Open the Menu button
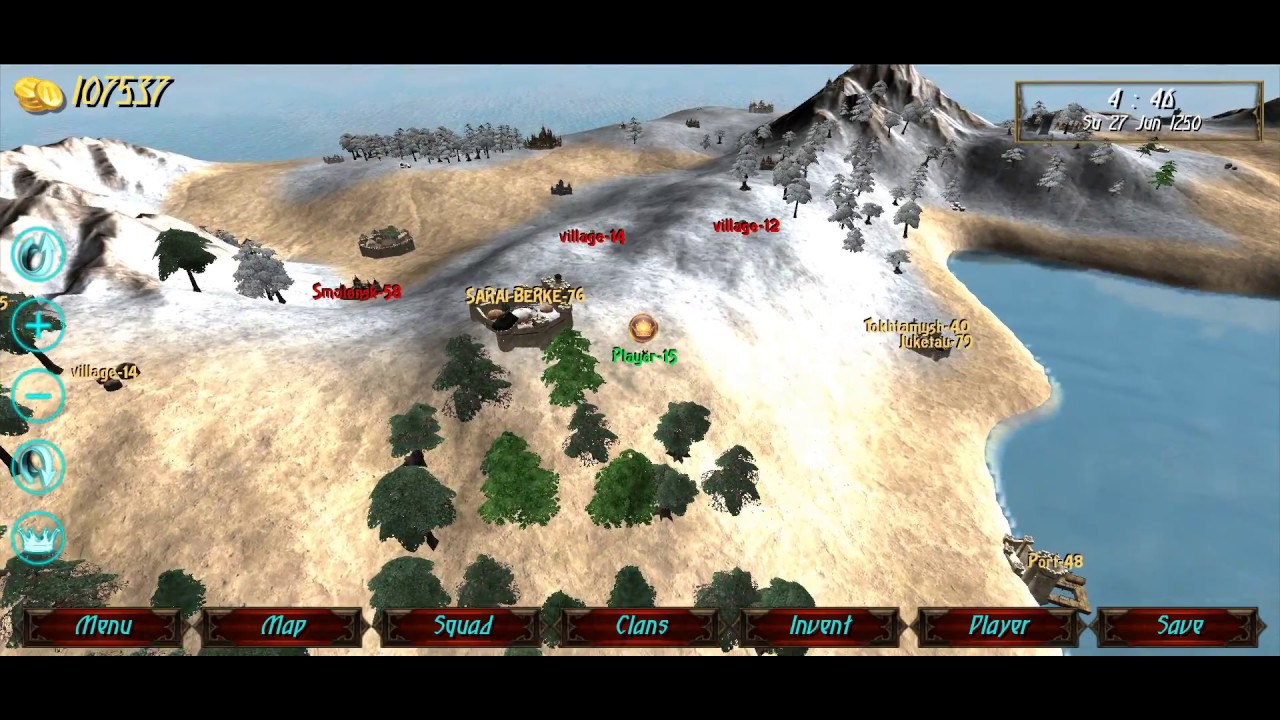 [x=104, y=626]
